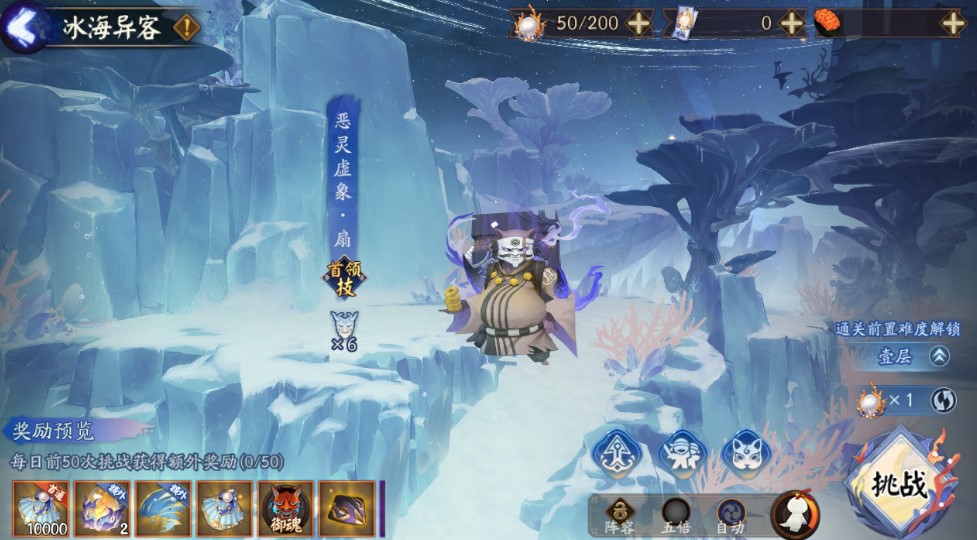Inspect the blue wave fan reward
This screenshot has height=540, width=977.
(x=163, y=508)
